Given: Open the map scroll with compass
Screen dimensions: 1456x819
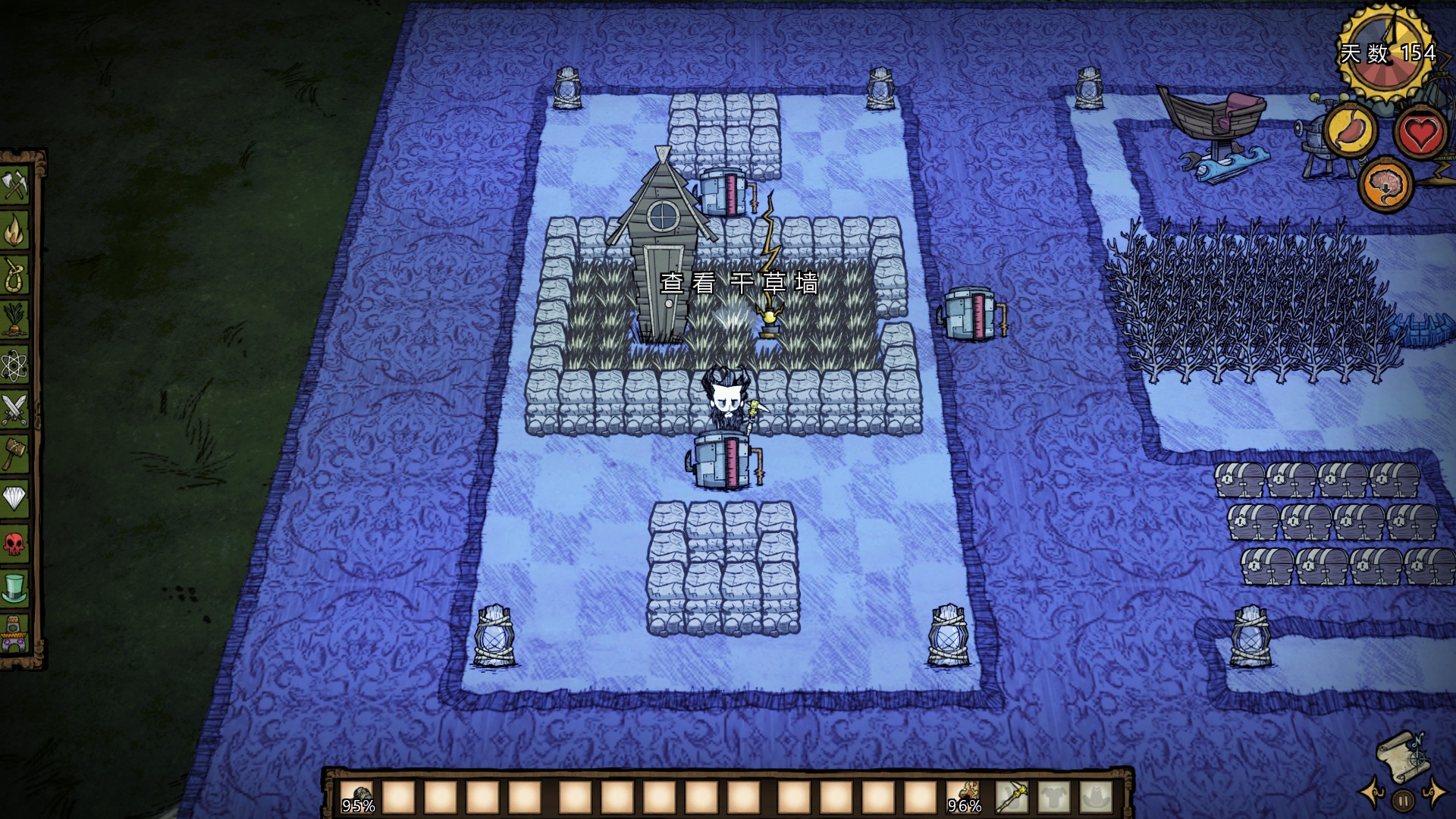Looking at the screenshot, I should [1401, 754].
